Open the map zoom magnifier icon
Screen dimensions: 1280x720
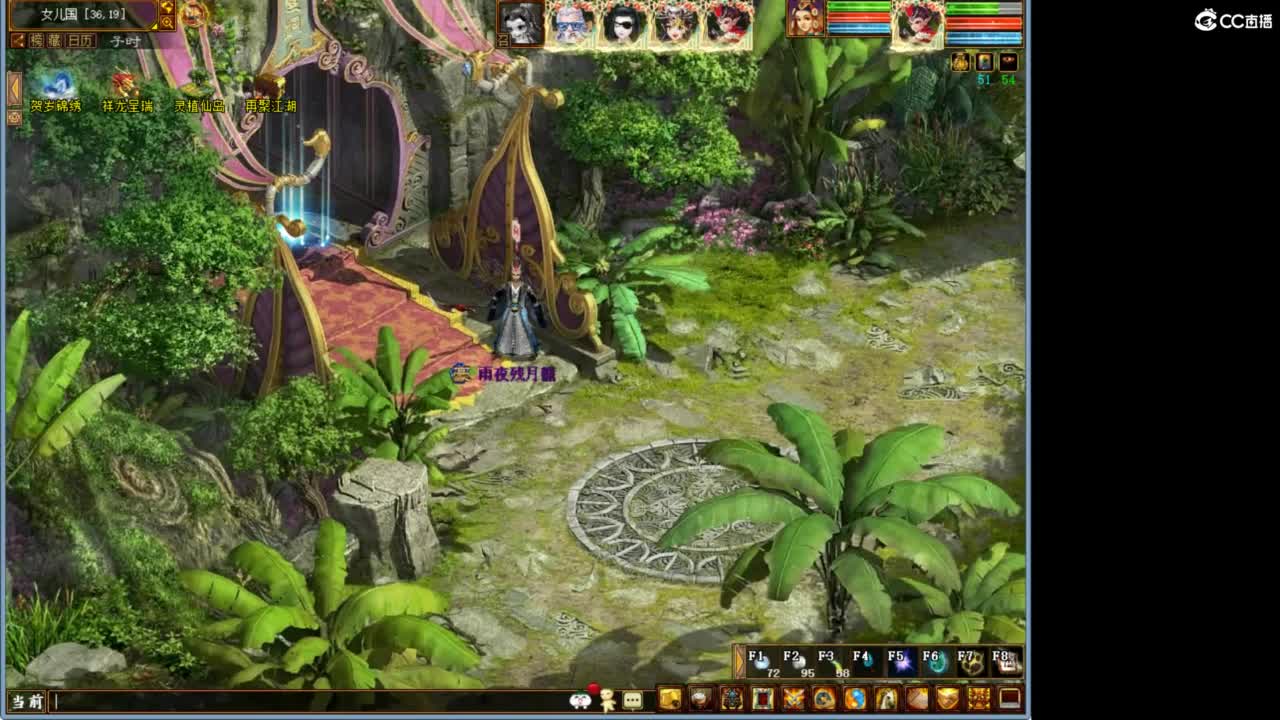coord(169,20)
